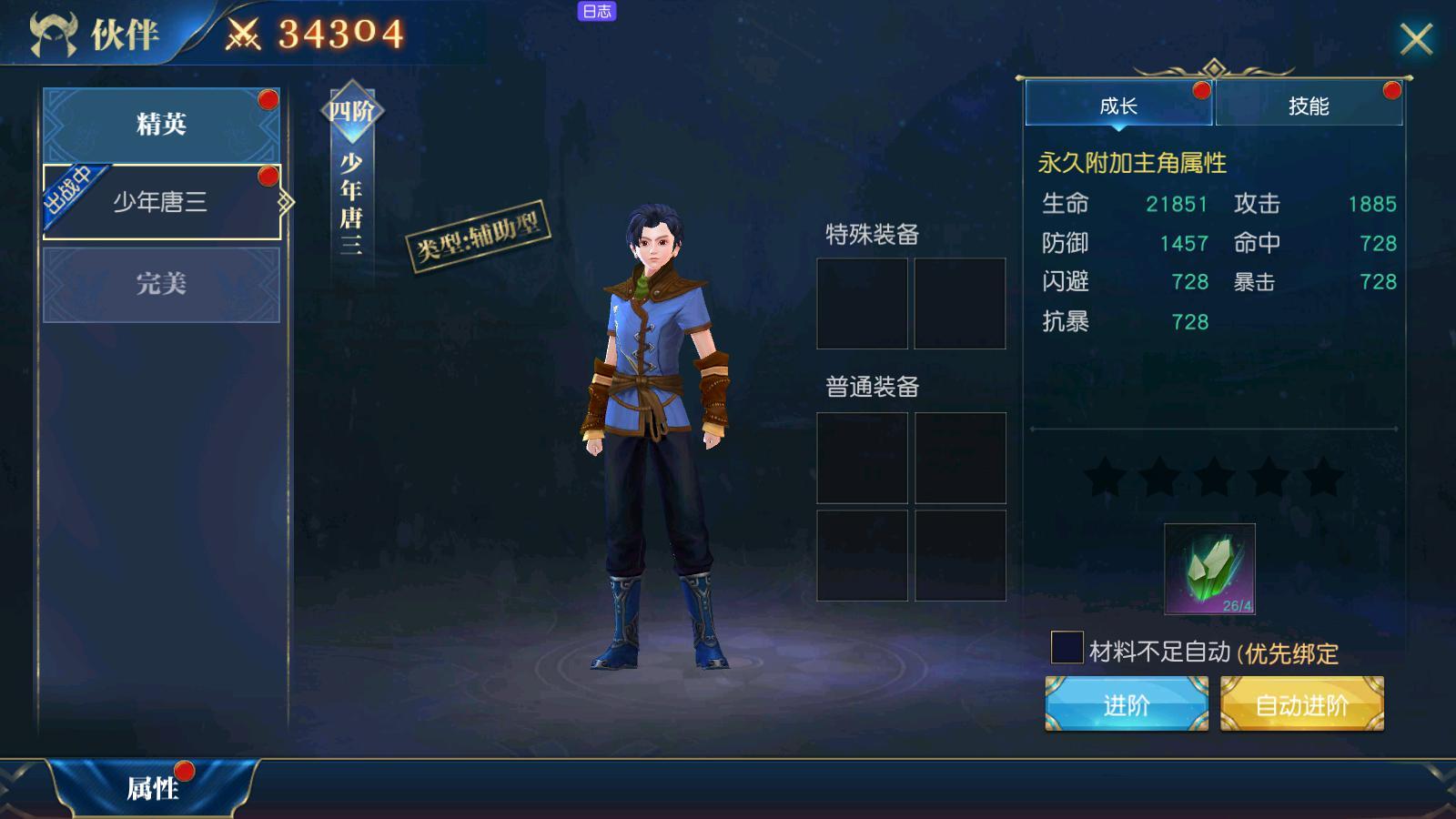
Task: Click the top-left 普通装备 equipment slot
Action: pyautogui.click(x=861, y=460)
